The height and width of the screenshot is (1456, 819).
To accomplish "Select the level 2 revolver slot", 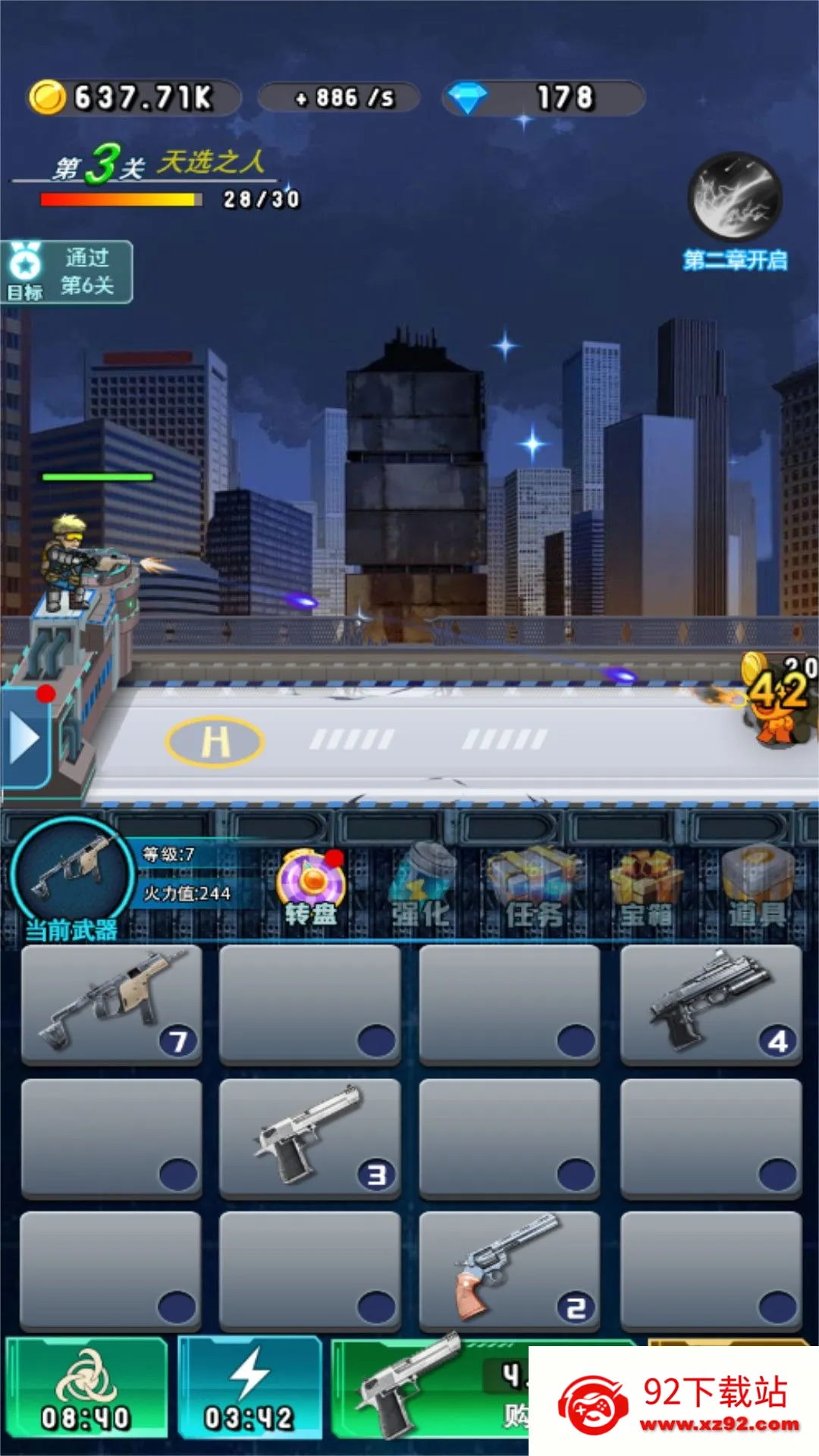I will click(x=509, y=1271).
